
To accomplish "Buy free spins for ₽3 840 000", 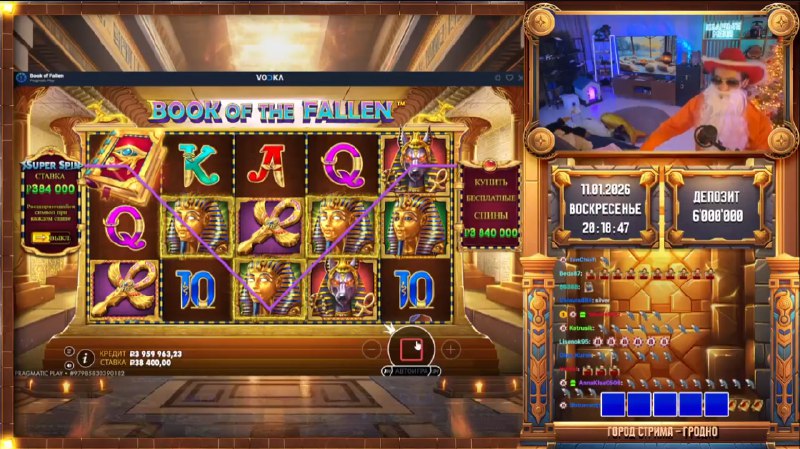I will 490,208.
